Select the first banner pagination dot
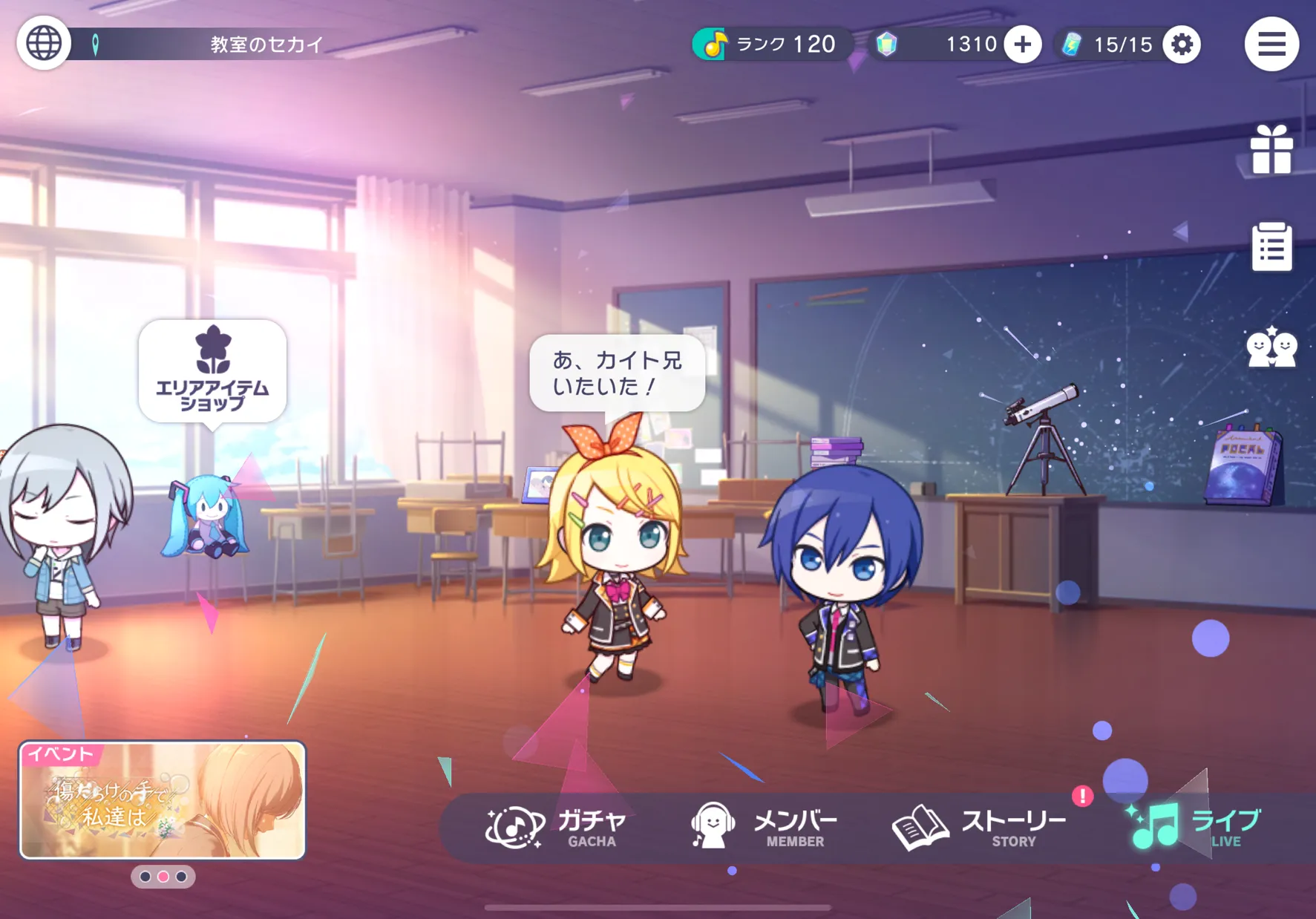 [x=145, y=877]
